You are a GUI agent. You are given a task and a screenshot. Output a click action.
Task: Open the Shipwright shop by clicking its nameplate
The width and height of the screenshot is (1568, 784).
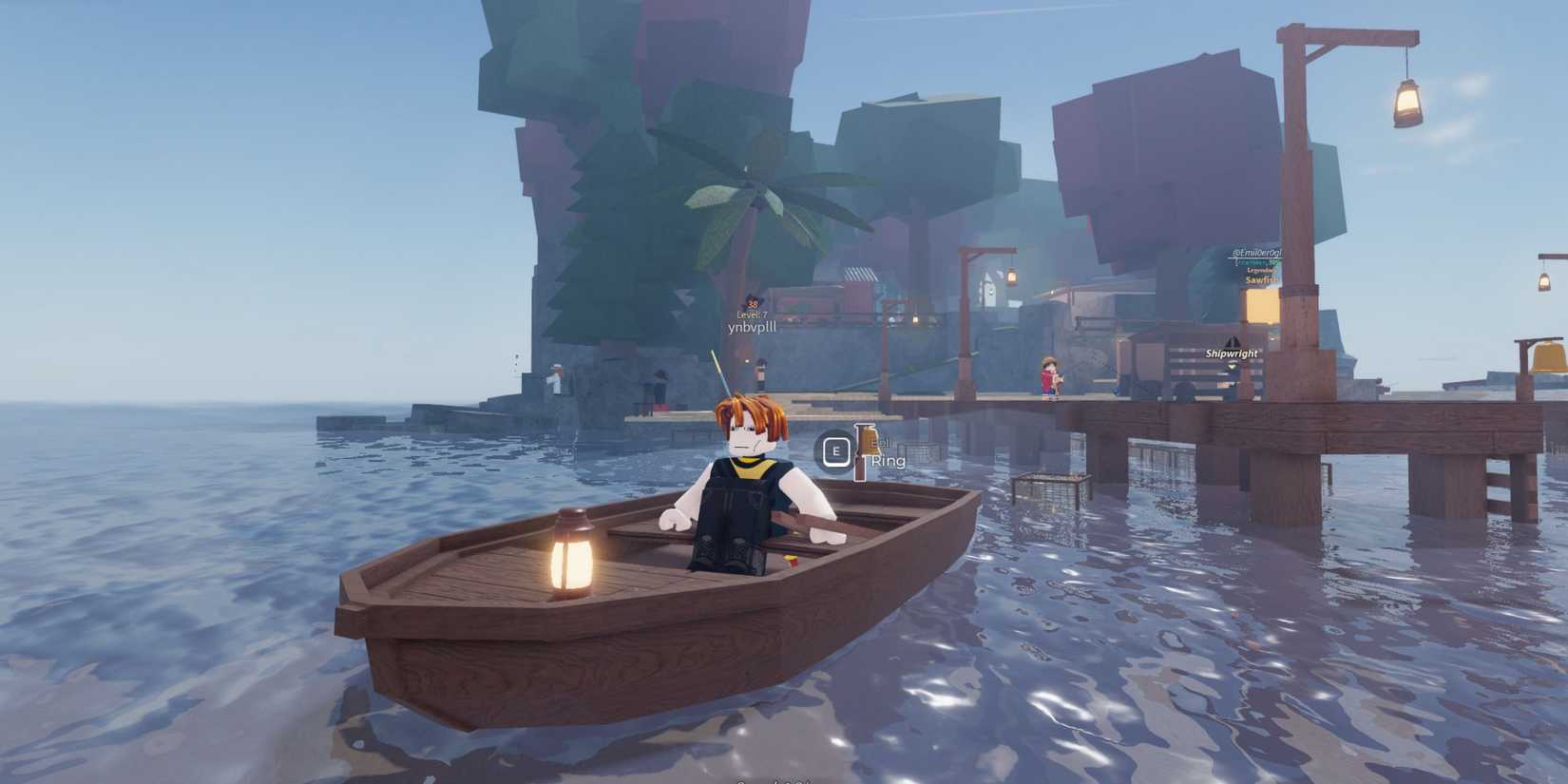click(1232, 354)
